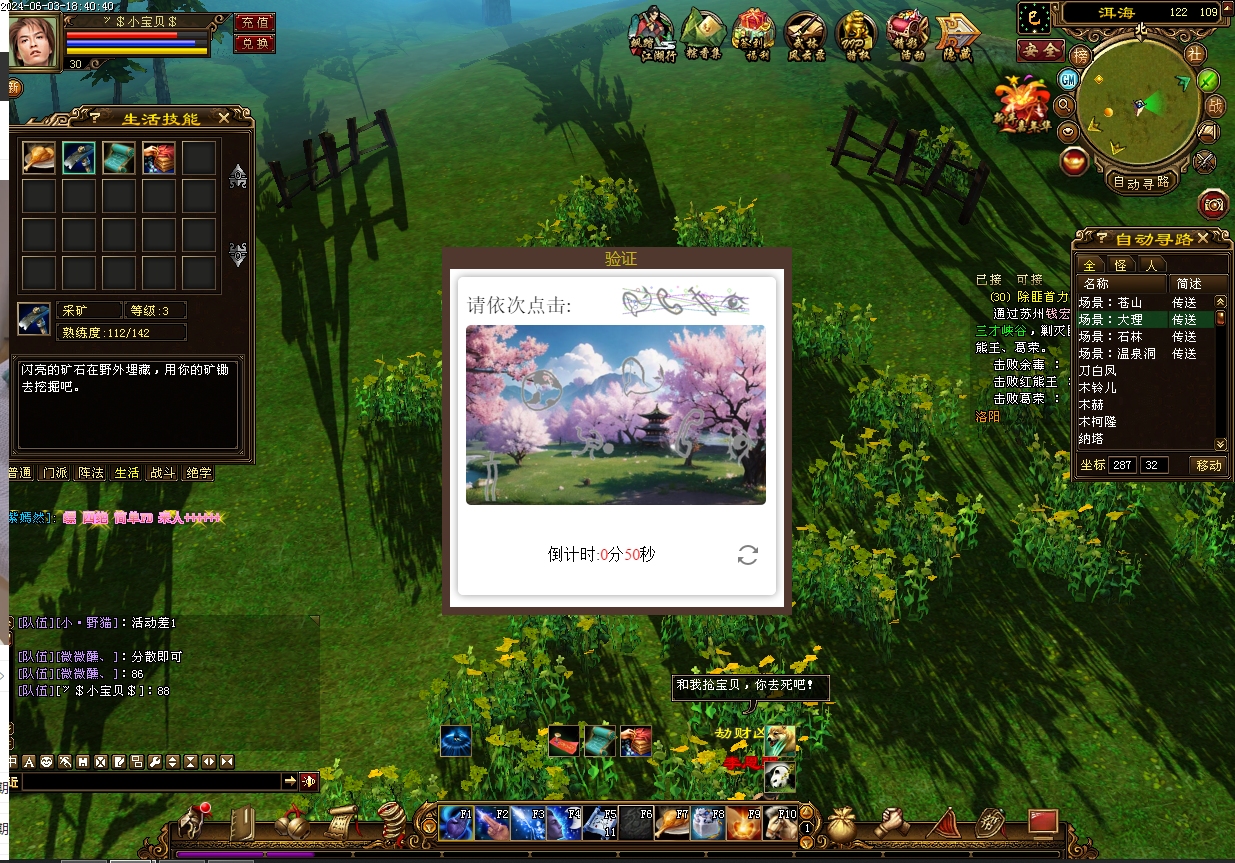Click the 自动寻路 button under minimap

1141,182
